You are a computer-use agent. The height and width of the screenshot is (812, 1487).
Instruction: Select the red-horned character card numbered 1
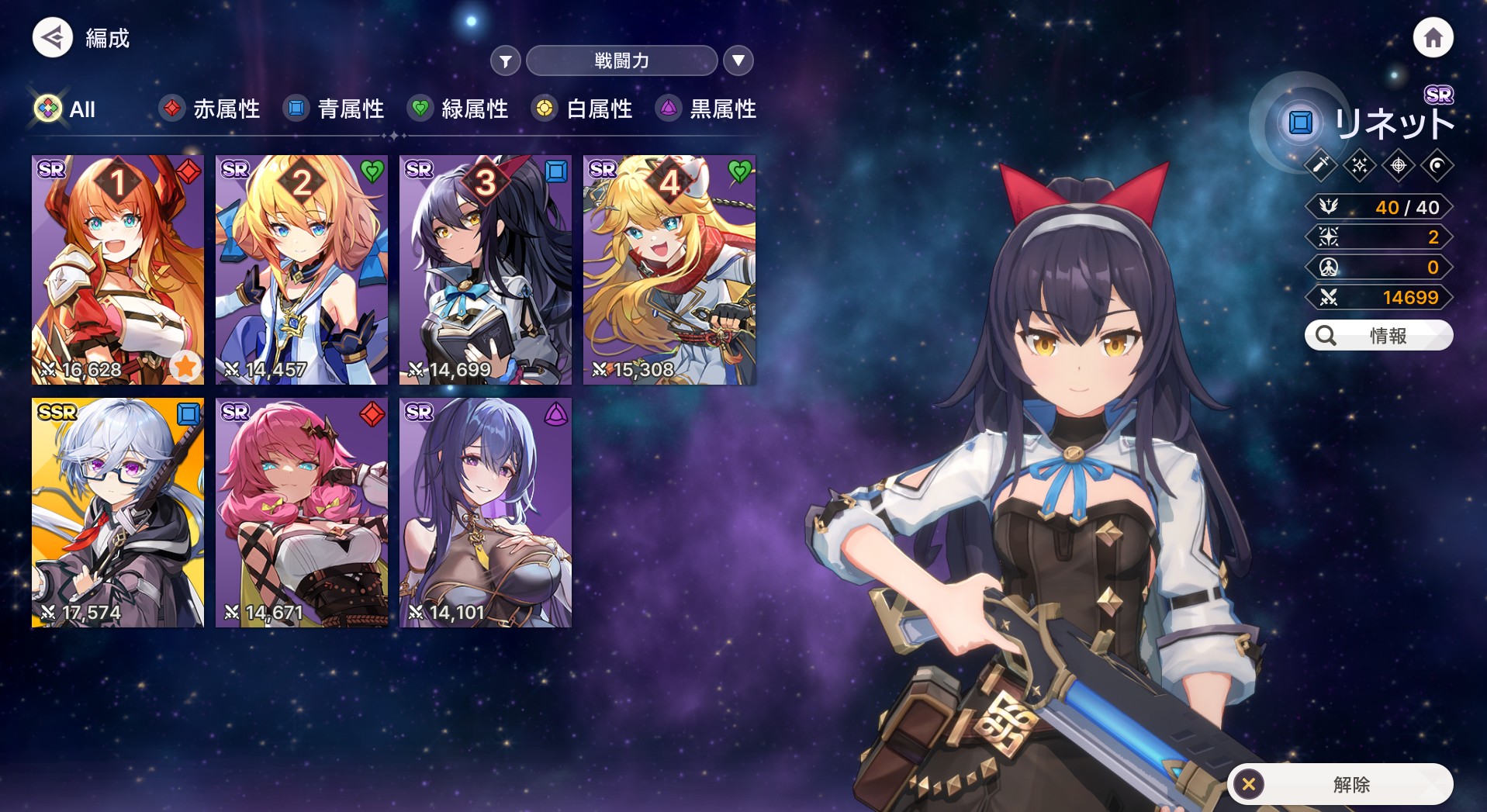pyautogui.click(x=118, y=270)
